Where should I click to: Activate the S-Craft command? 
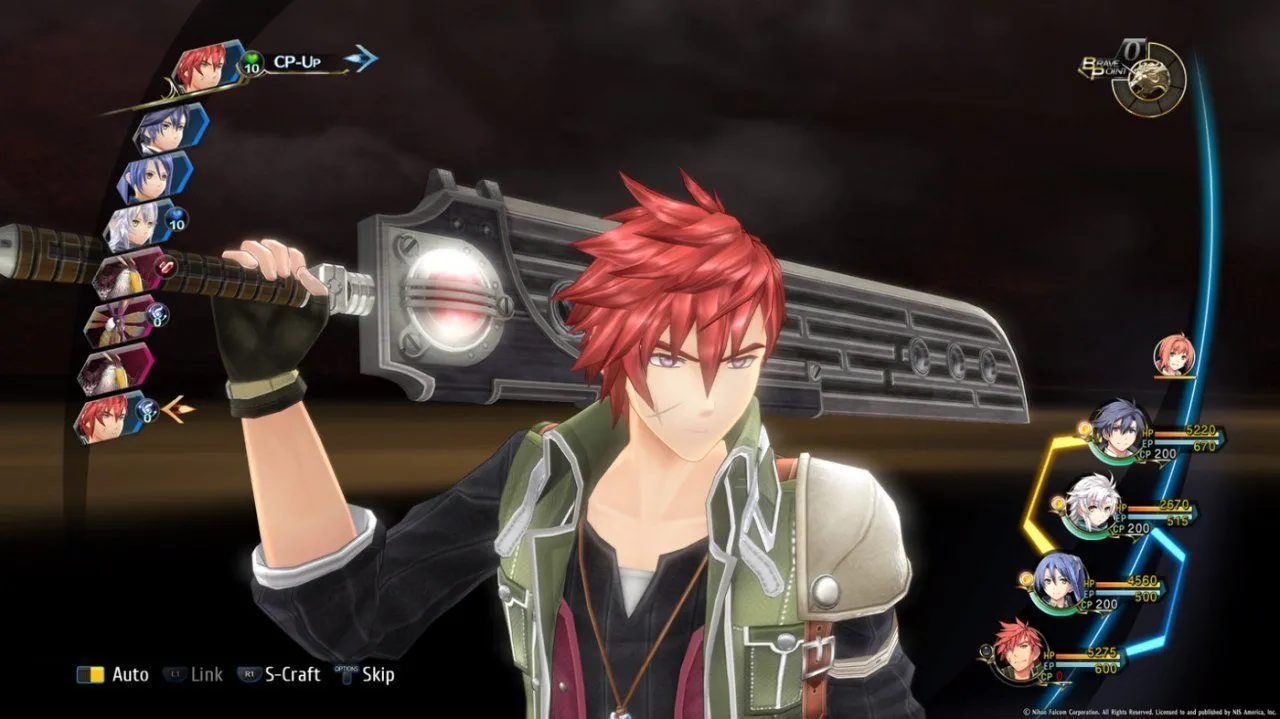[x=280, y=675]
